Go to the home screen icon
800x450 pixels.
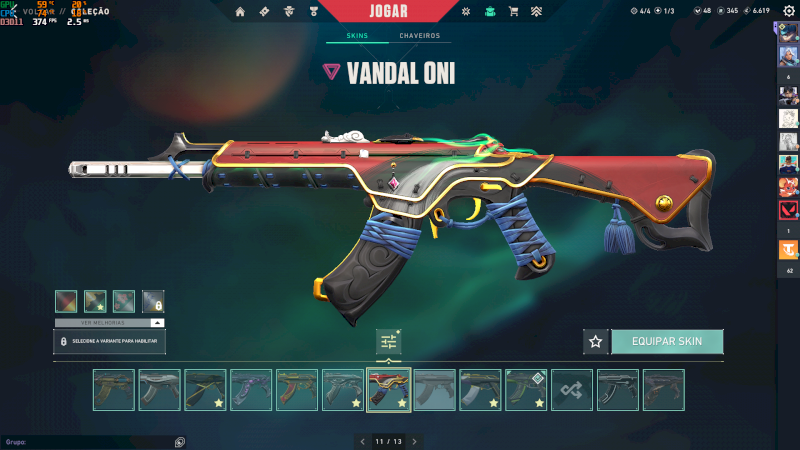coord(240,11)
